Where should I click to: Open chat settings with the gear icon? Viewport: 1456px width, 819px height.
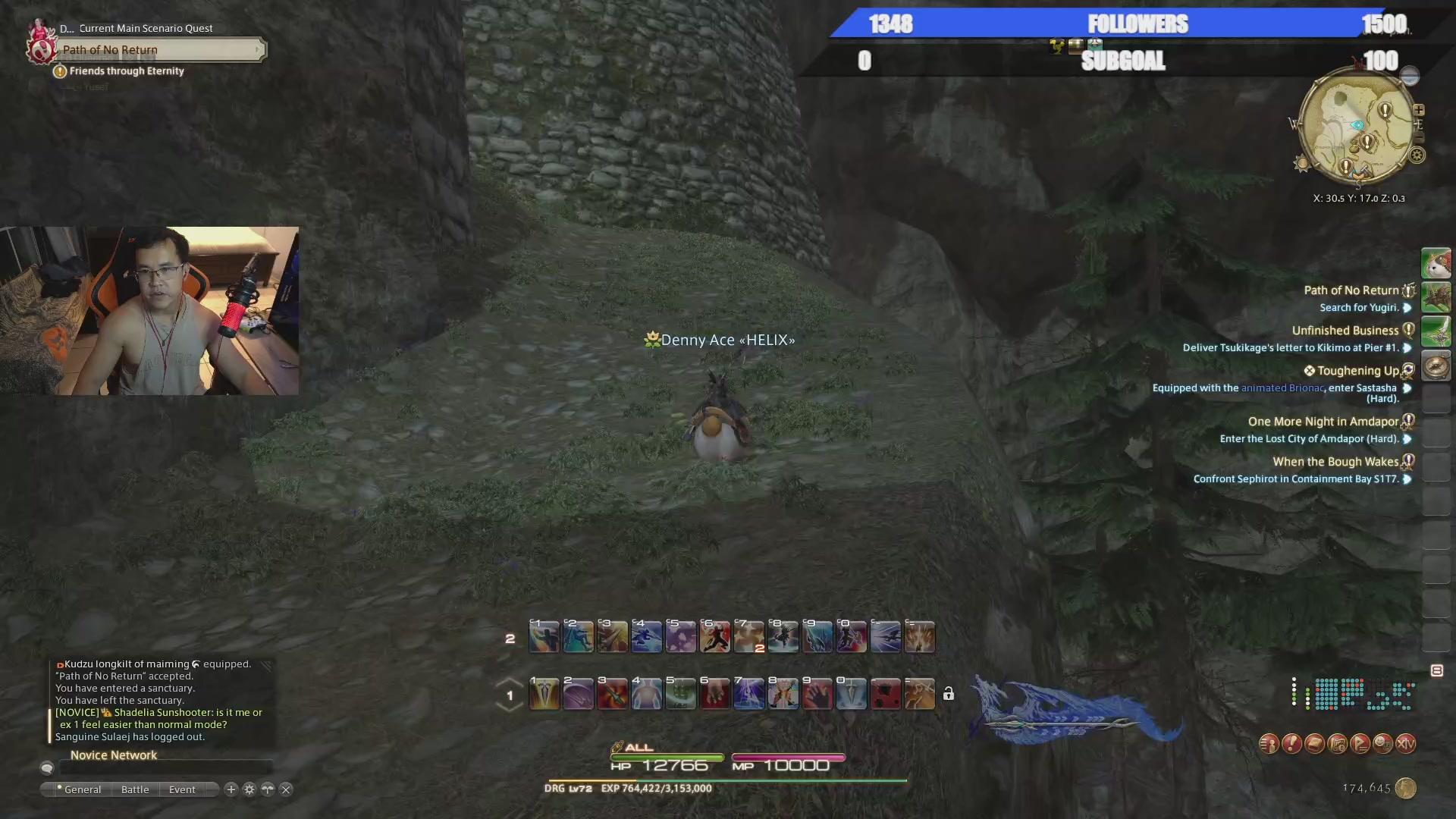249,789
